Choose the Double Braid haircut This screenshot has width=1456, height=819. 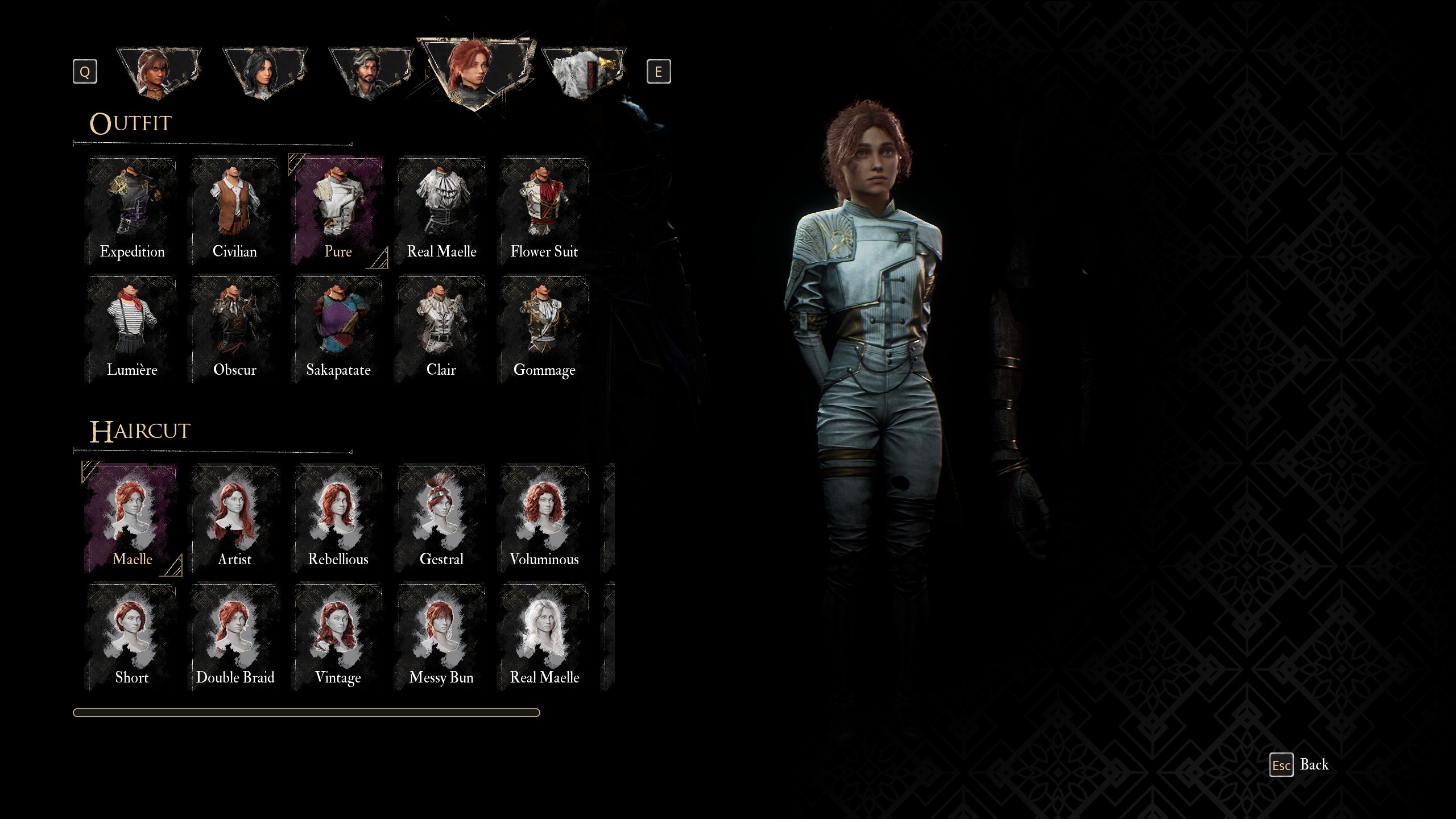[235, 636]
